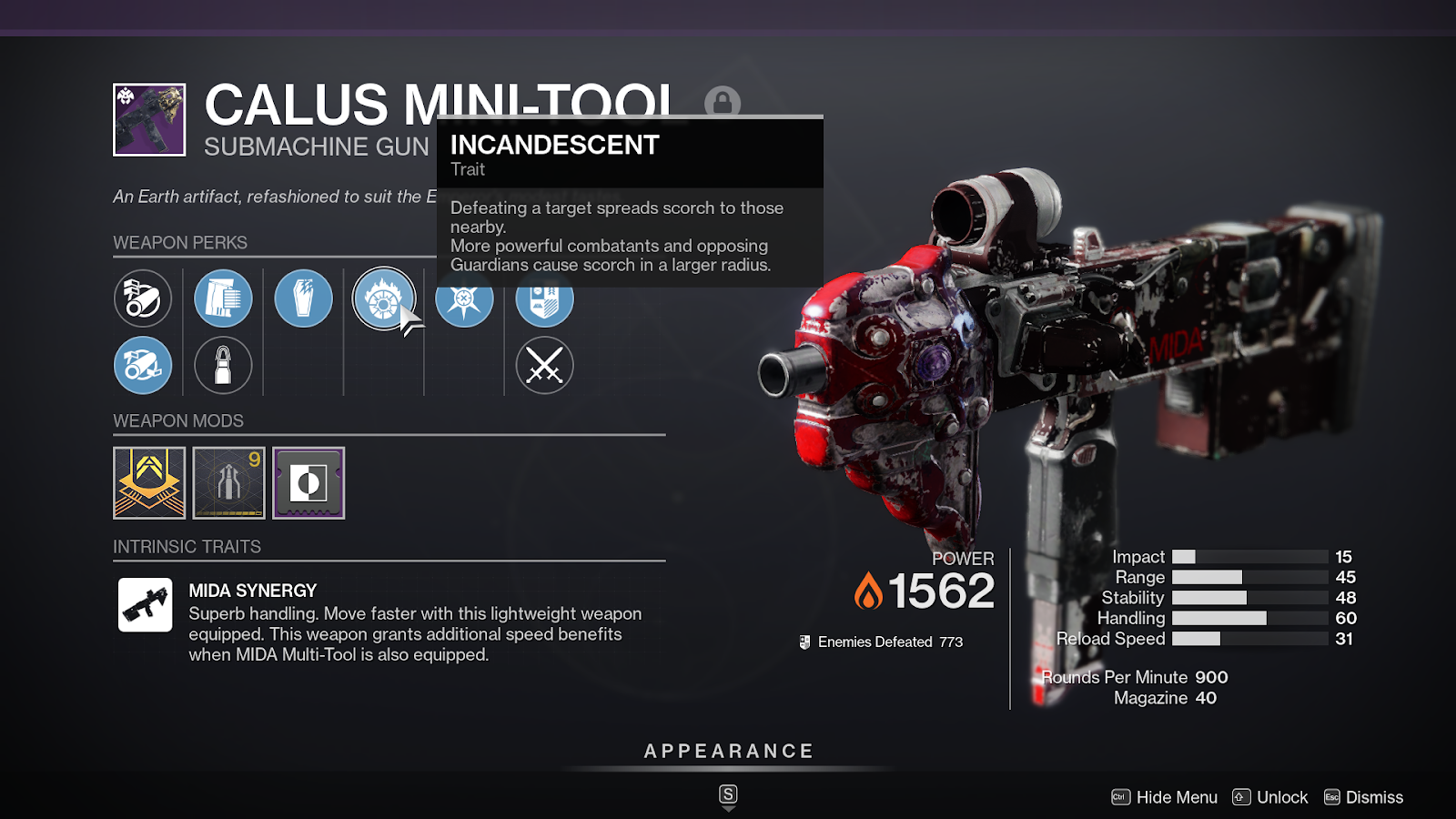
Task: Select the blue magazine-with-bullets perk
Action: [223, 298]
